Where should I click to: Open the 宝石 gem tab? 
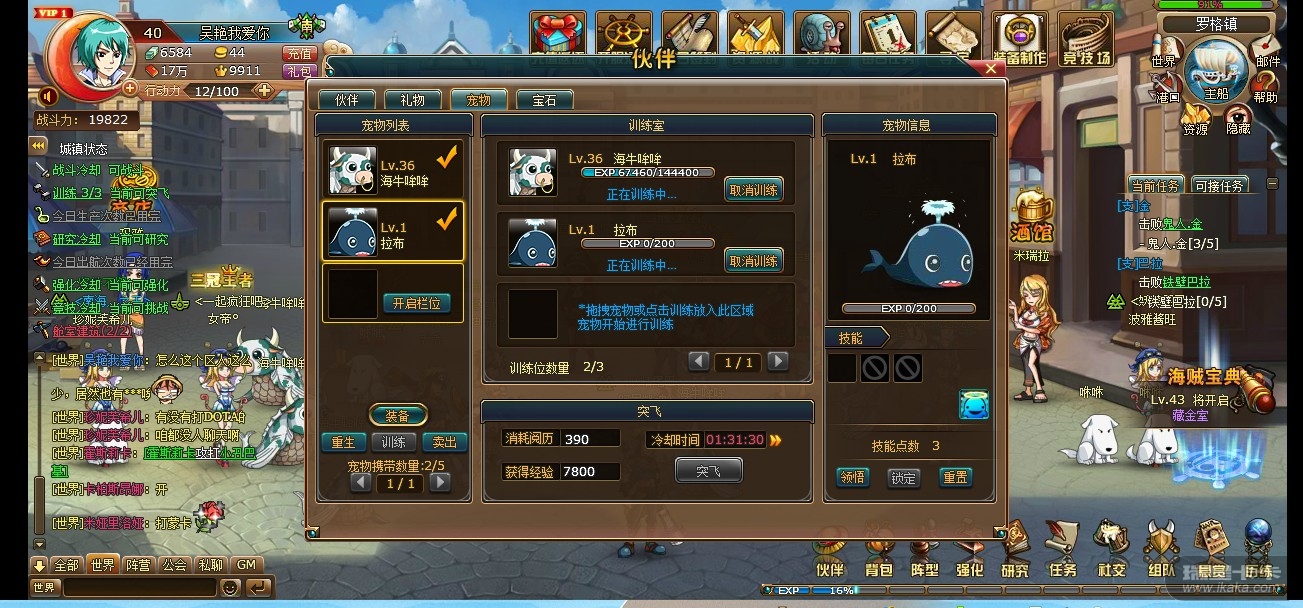[544, 100]
